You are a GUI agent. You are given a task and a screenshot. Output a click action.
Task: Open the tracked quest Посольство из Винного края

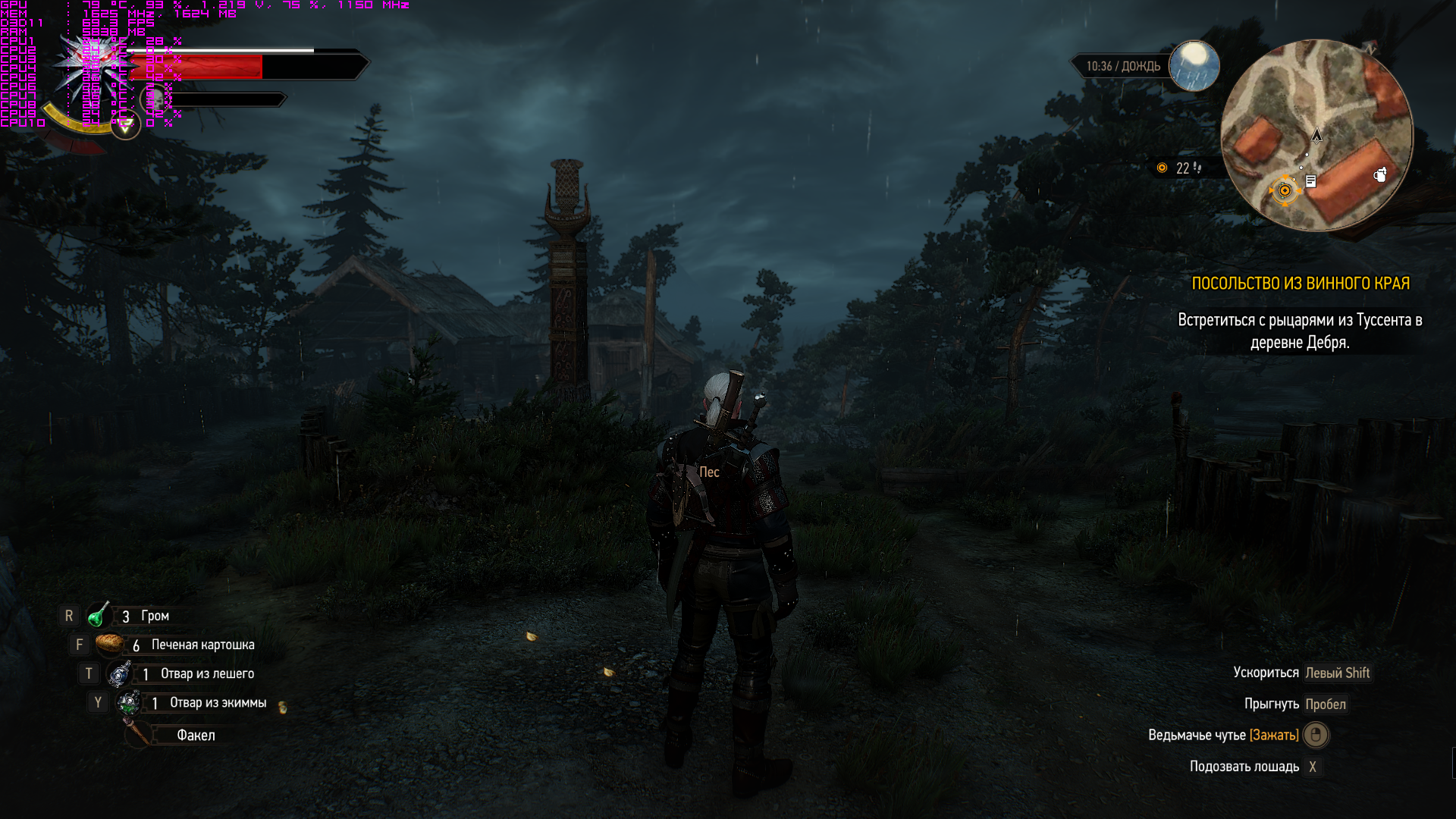coord(1300,284)
